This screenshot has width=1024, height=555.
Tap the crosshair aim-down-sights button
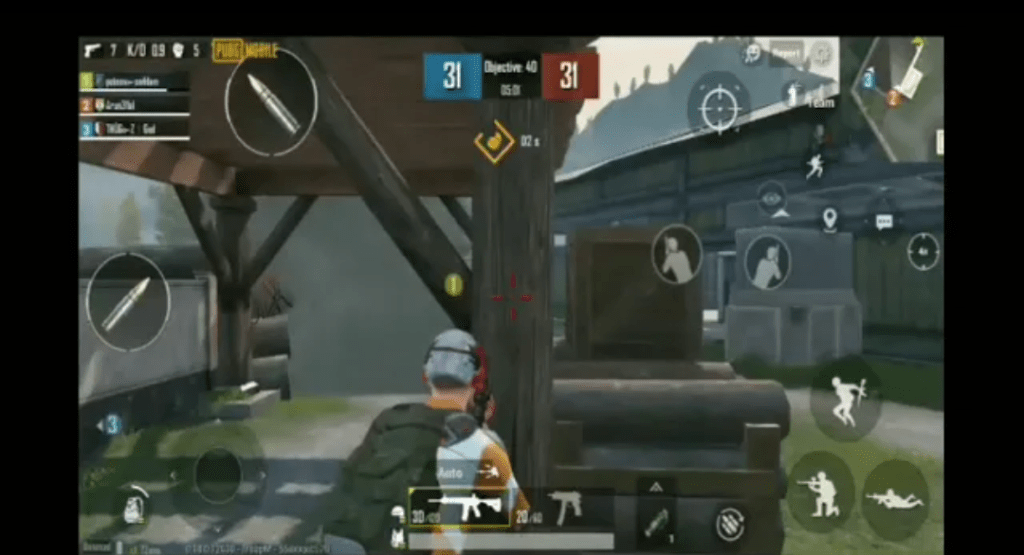pyautogui.click(x=719, y=103)
